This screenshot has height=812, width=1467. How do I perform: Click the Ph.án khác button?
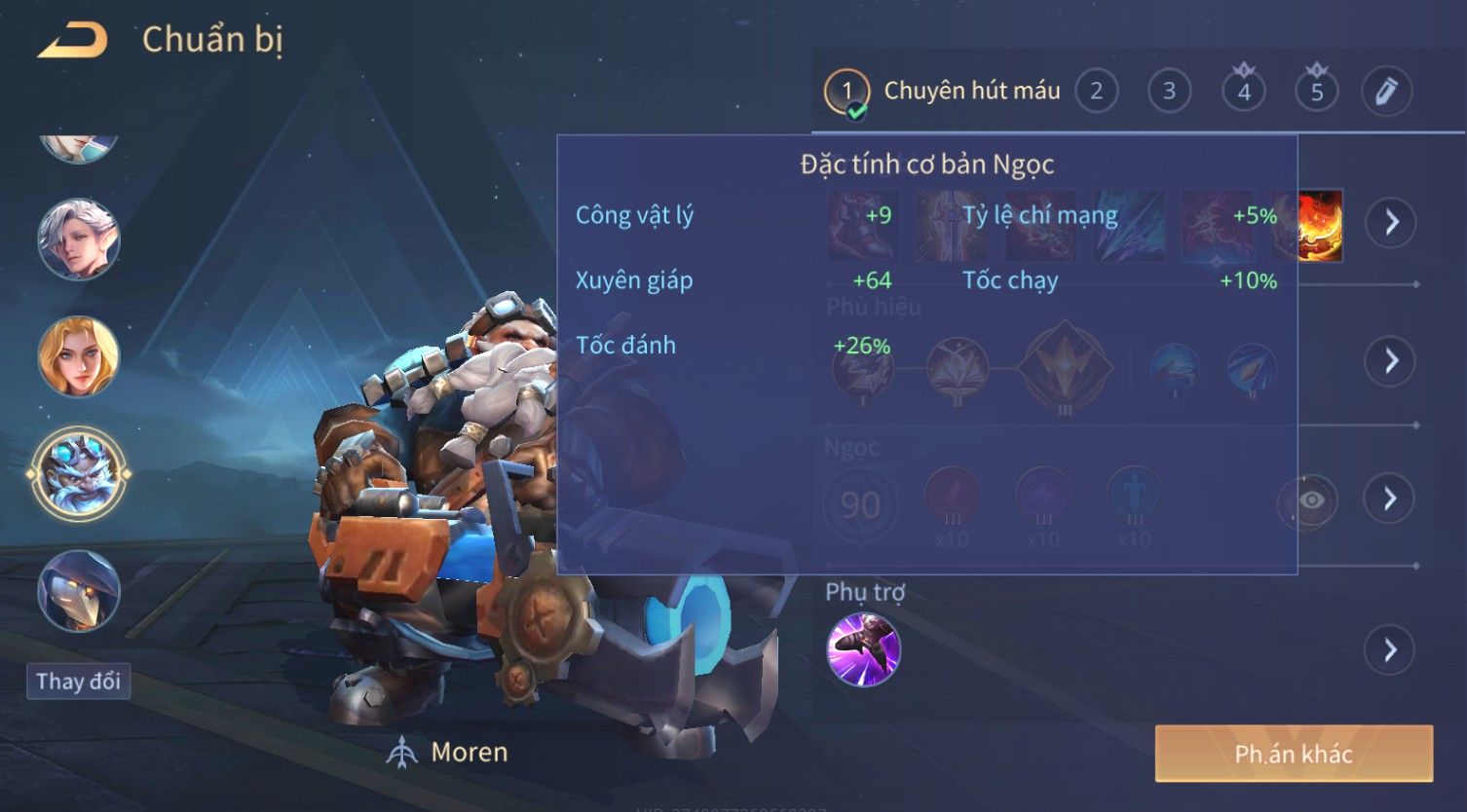pos(1294,754)
